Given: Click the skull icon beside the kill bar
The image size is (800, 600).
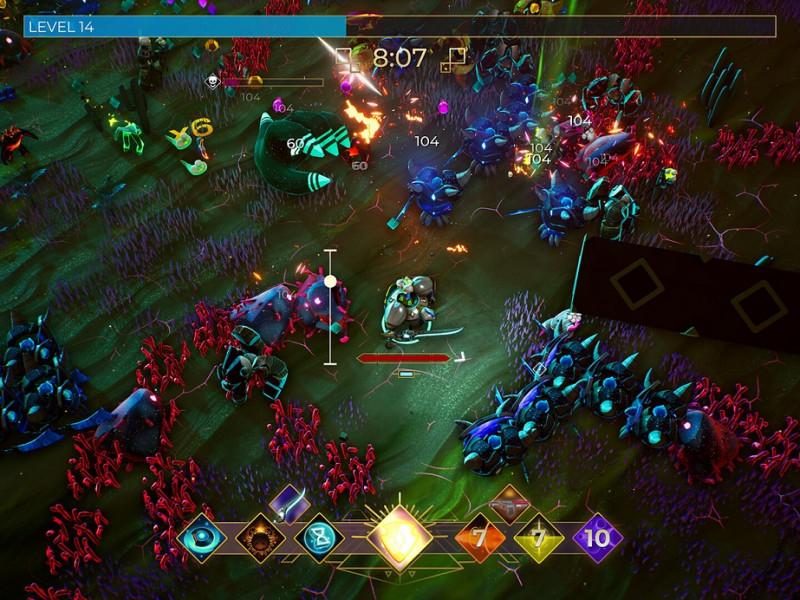Looking at the screenshot, I should [x=213, y=82].
